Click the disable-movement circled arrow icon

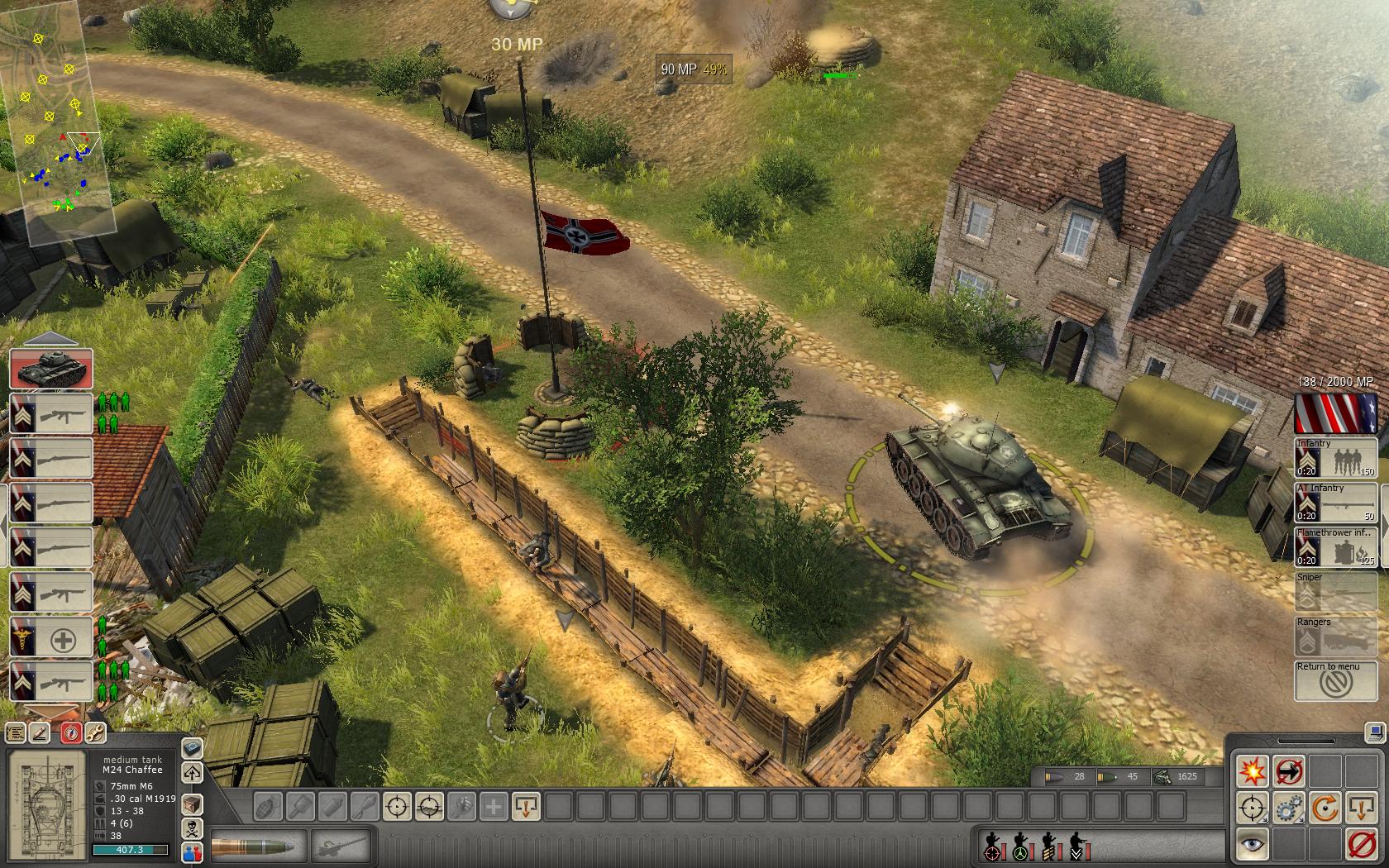click(1288, 770)
